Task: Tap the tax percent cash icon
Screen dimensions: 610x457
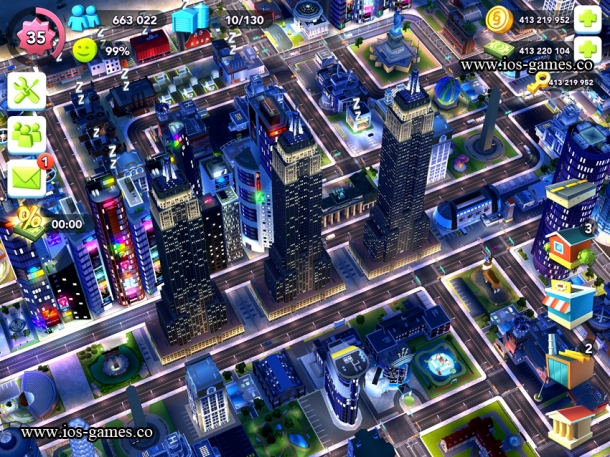Action: (28, 218)
